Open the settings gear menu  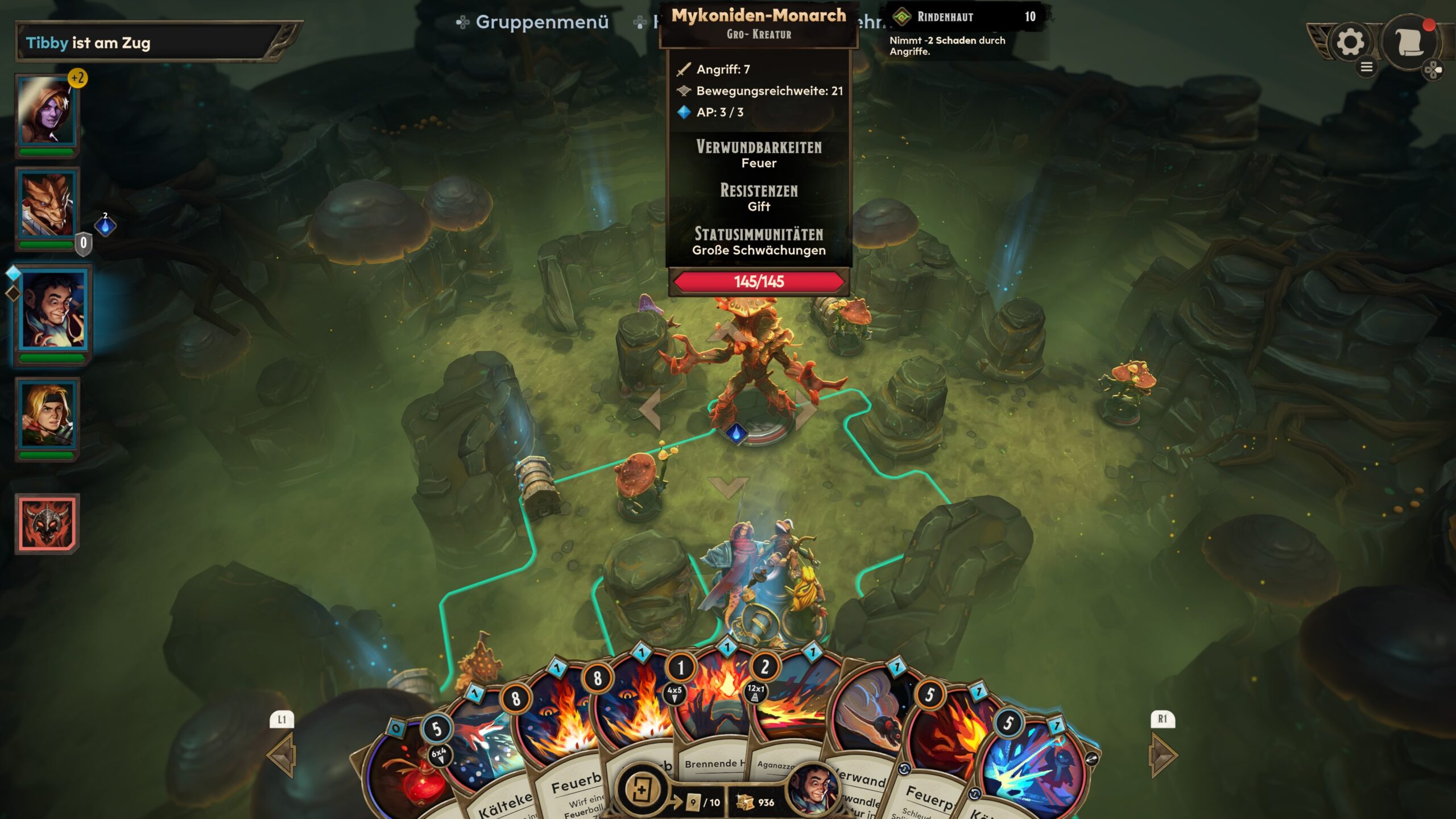click(1350, 42)
